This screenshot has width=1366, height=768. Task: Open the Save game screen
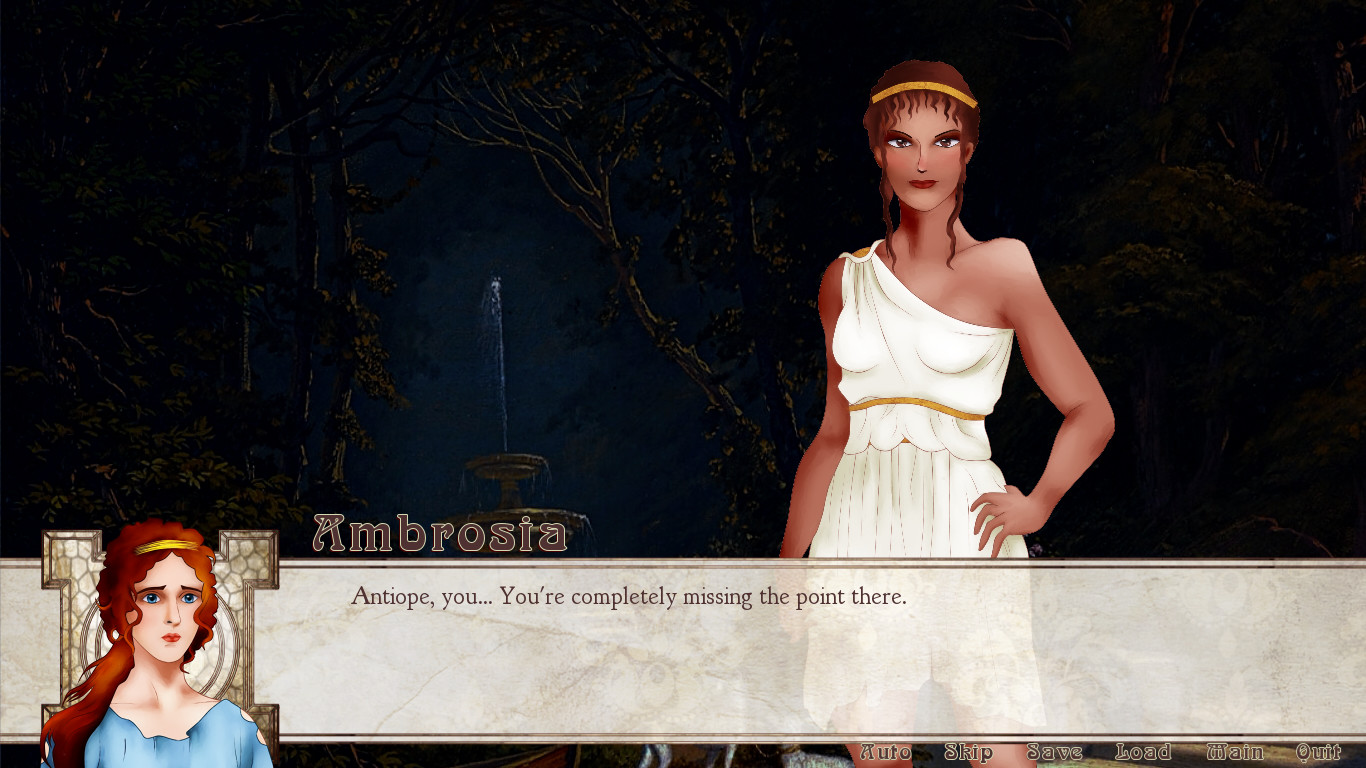[1054, 752]
